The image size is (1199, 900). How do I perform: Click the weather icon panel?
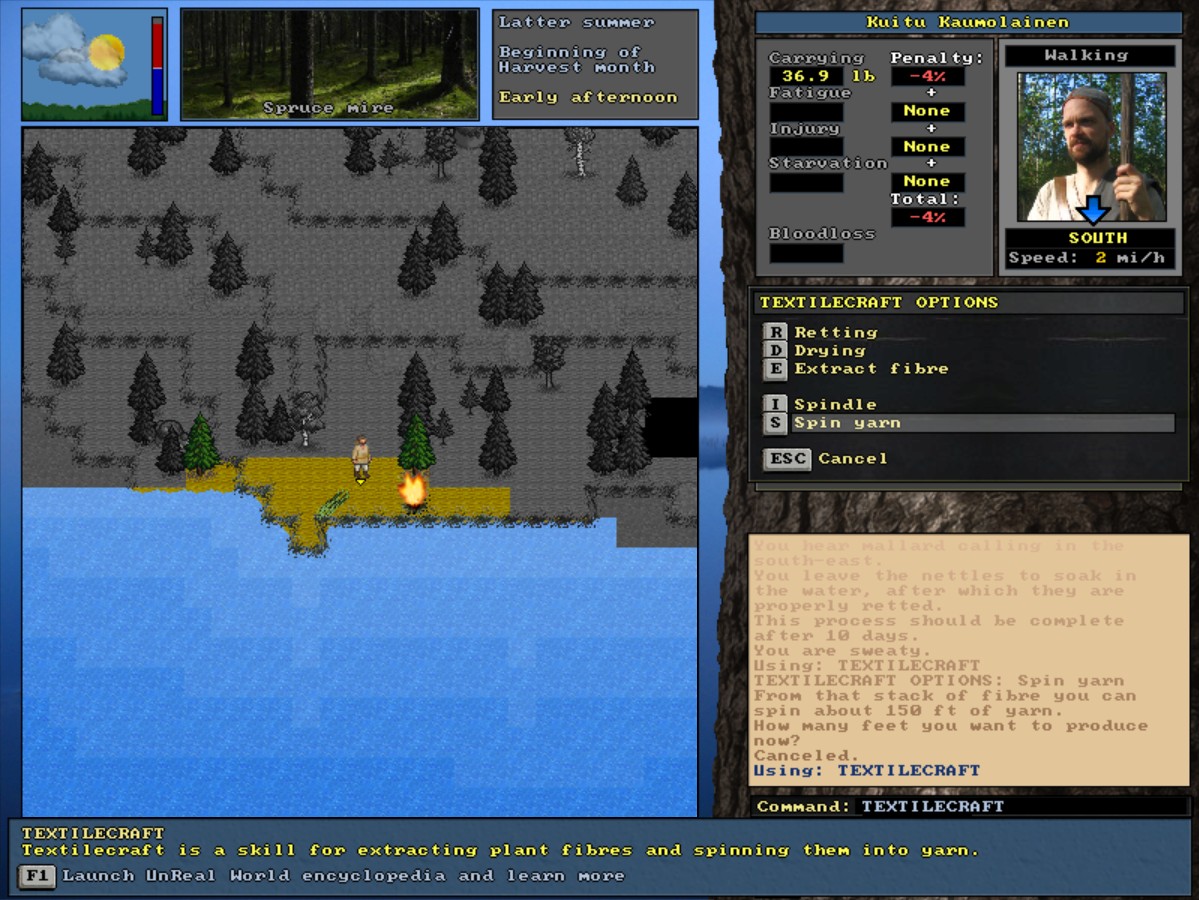pyautogui.click(x=94, y=64)
